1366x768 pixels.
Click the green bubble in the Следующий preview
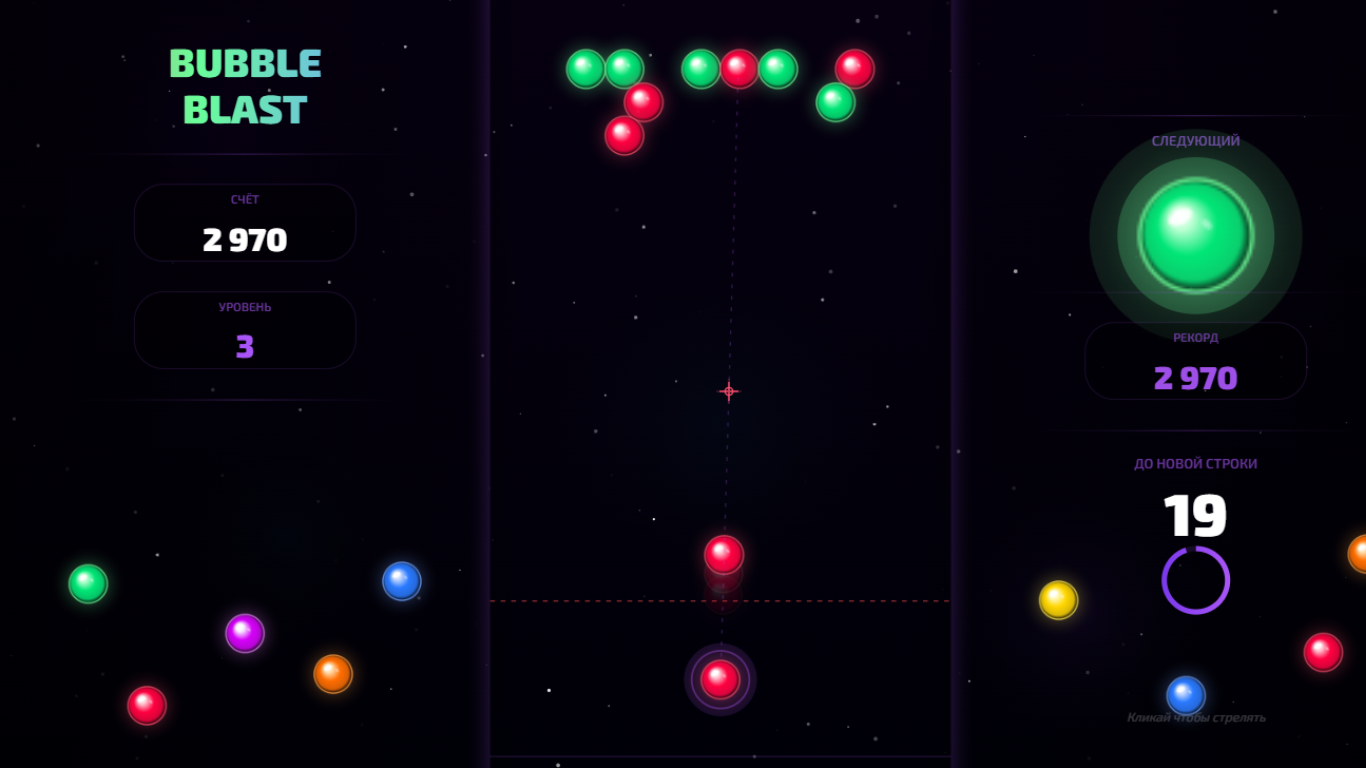(1196, 235)
